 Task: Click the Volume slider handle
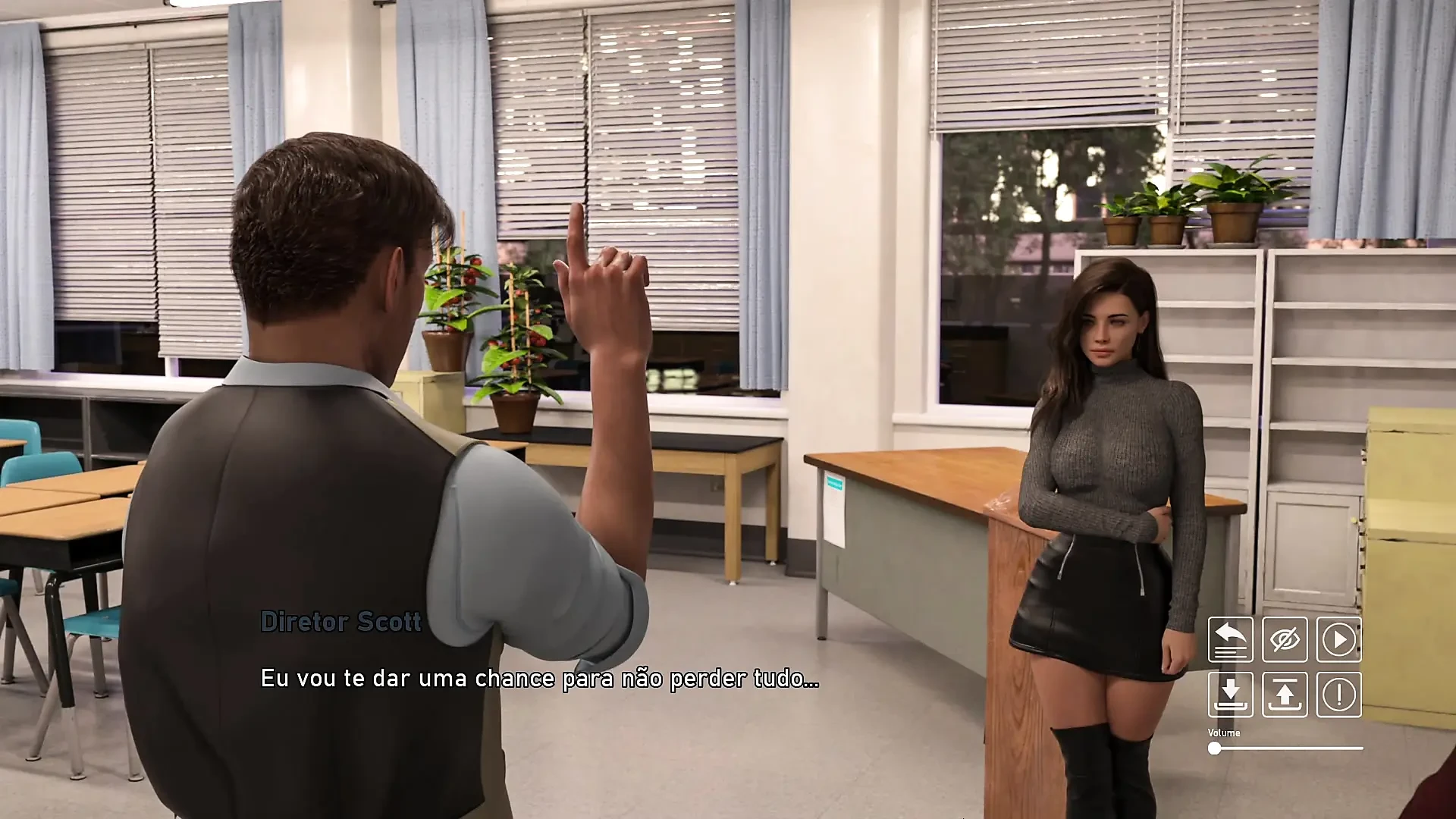point(1214,747)
